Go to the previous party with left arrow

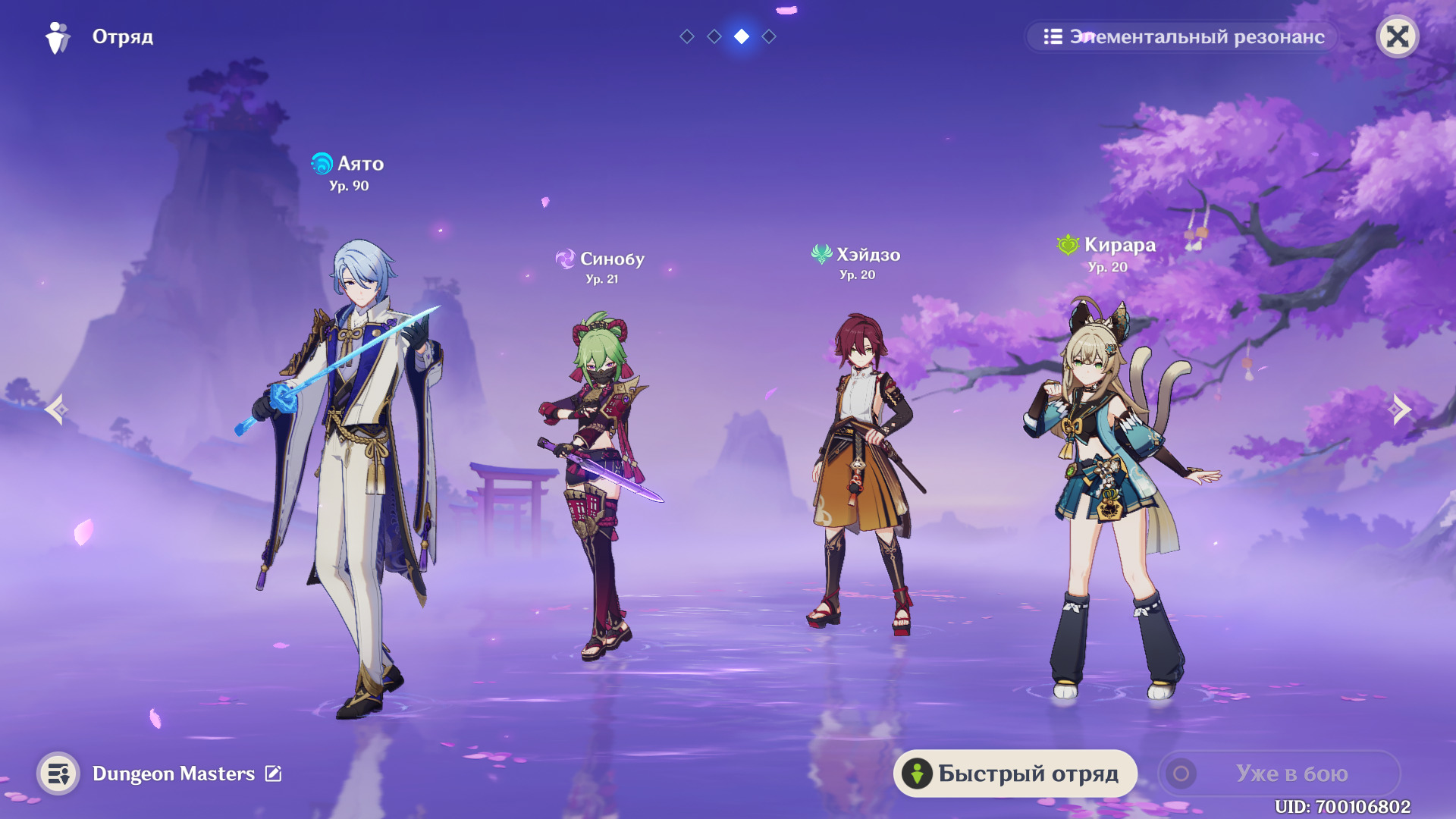click(x=56, y=409)
